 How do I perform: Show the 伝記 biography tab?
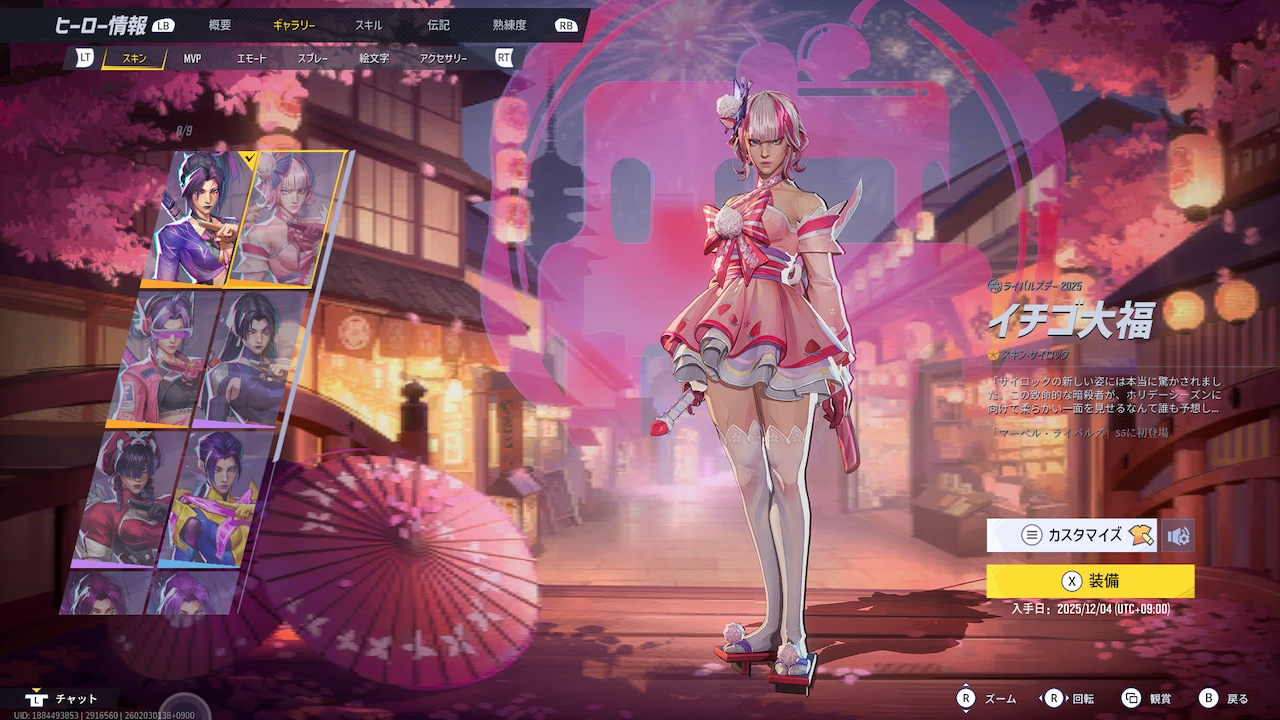coord(438,25)
